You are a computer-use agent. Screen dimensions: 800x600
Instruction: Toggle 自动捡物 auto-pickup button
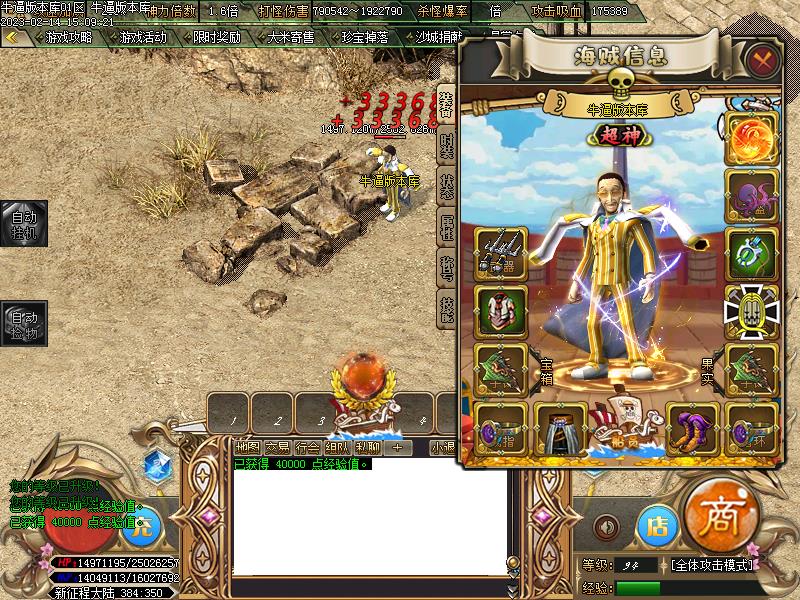click(22, 324)
